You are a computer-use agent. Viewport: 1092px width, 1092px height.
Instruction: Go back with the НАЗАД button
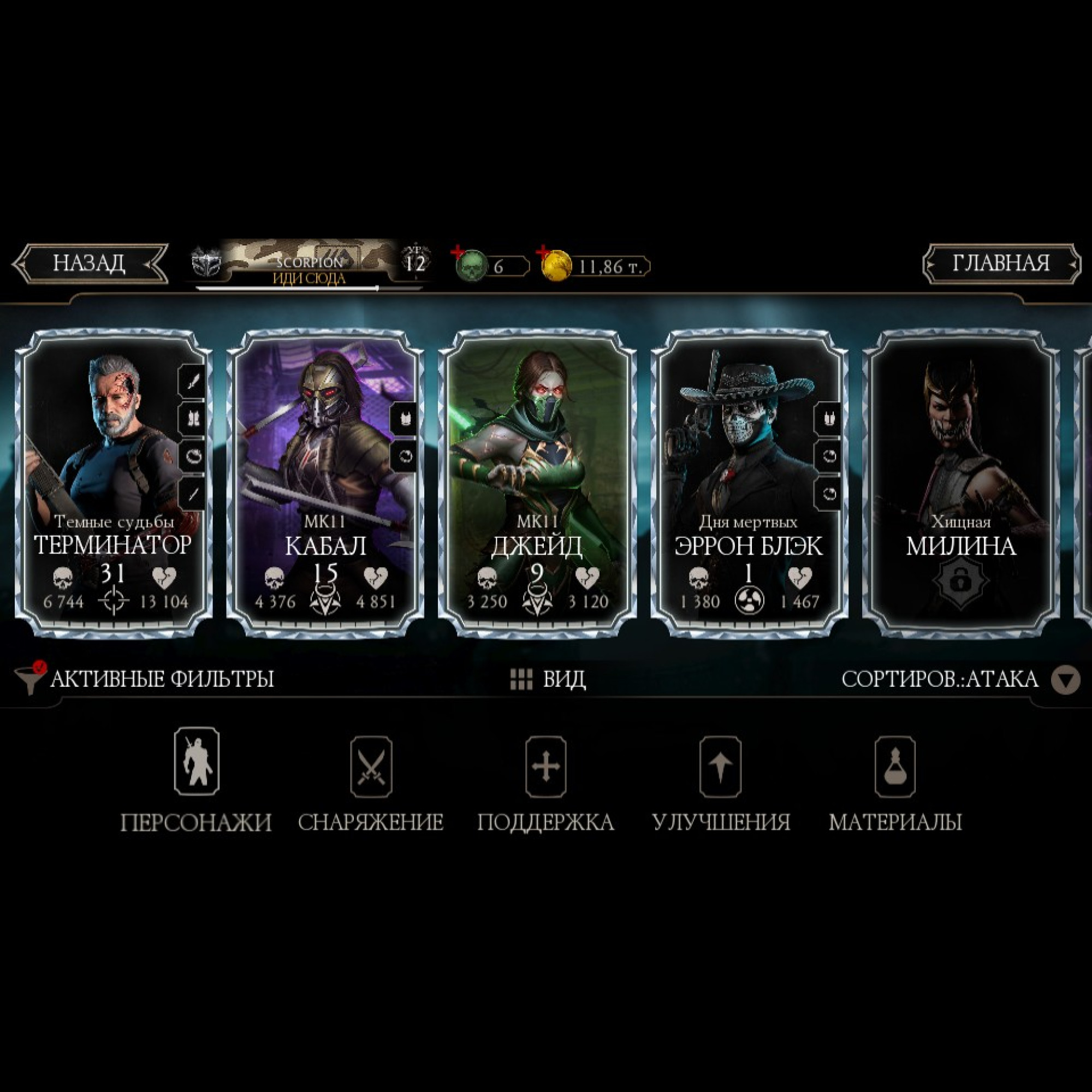pos(90,263)
